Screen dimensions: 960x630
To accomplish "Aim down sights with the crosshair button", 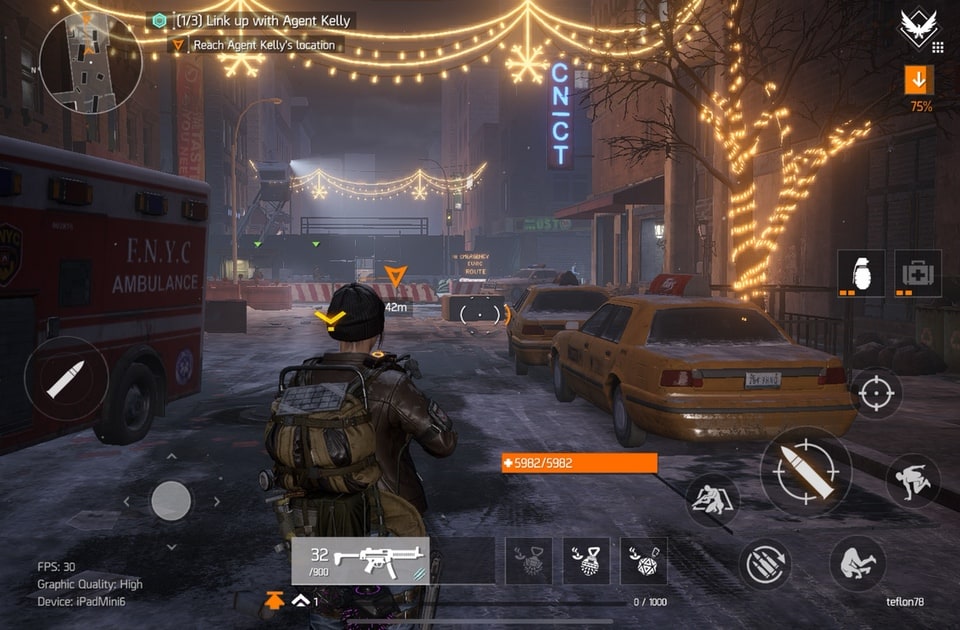I will [x=876, y=393].
